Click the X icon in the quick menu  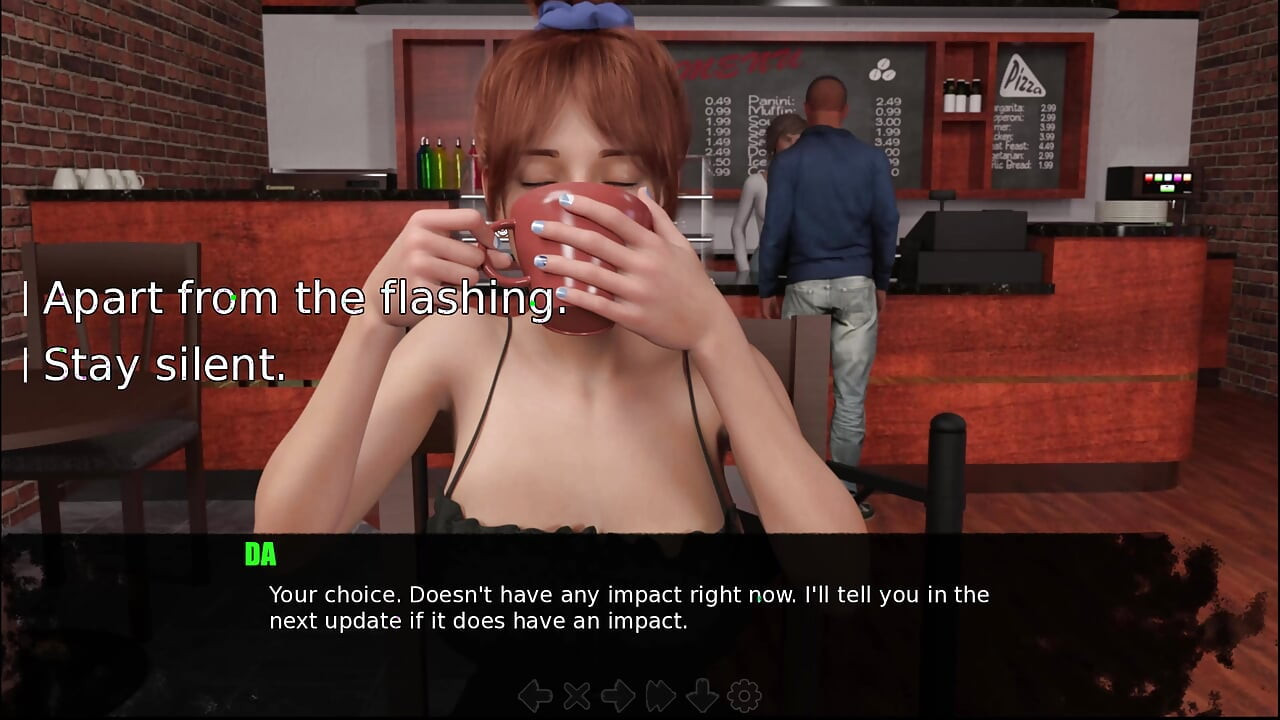577,695
